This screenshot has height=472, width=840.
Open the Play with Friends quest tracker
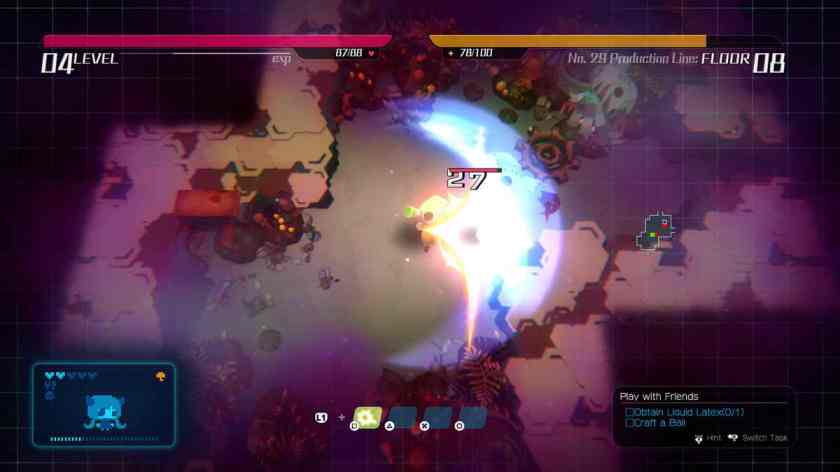pos(659,397)
